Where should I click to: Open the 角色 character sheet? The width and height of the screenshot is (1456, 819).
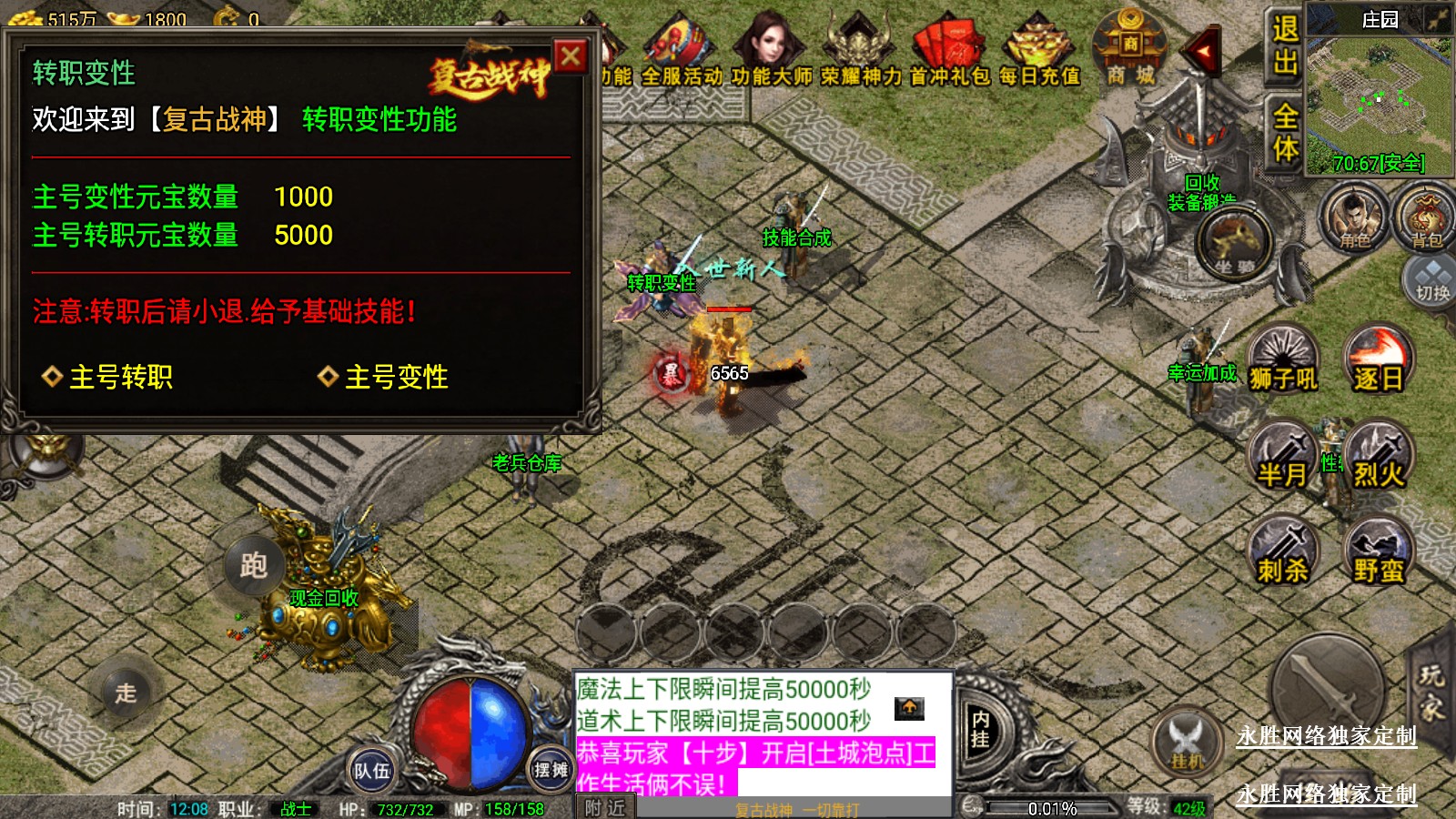tap(1354, 217)
